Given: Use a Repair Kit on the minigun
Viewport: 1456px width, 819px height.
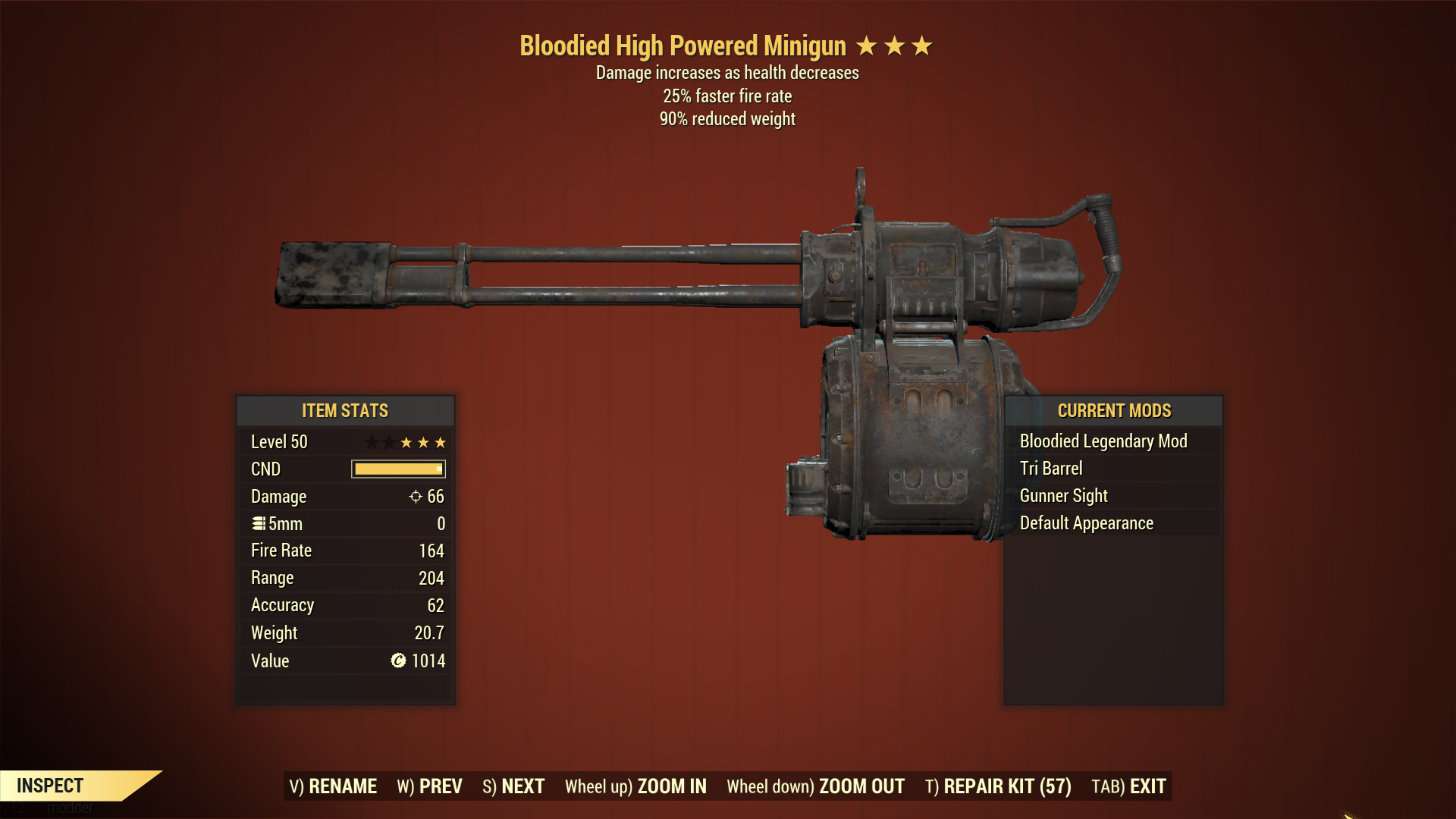Looking at the screenshot, I should coord(998,786).
